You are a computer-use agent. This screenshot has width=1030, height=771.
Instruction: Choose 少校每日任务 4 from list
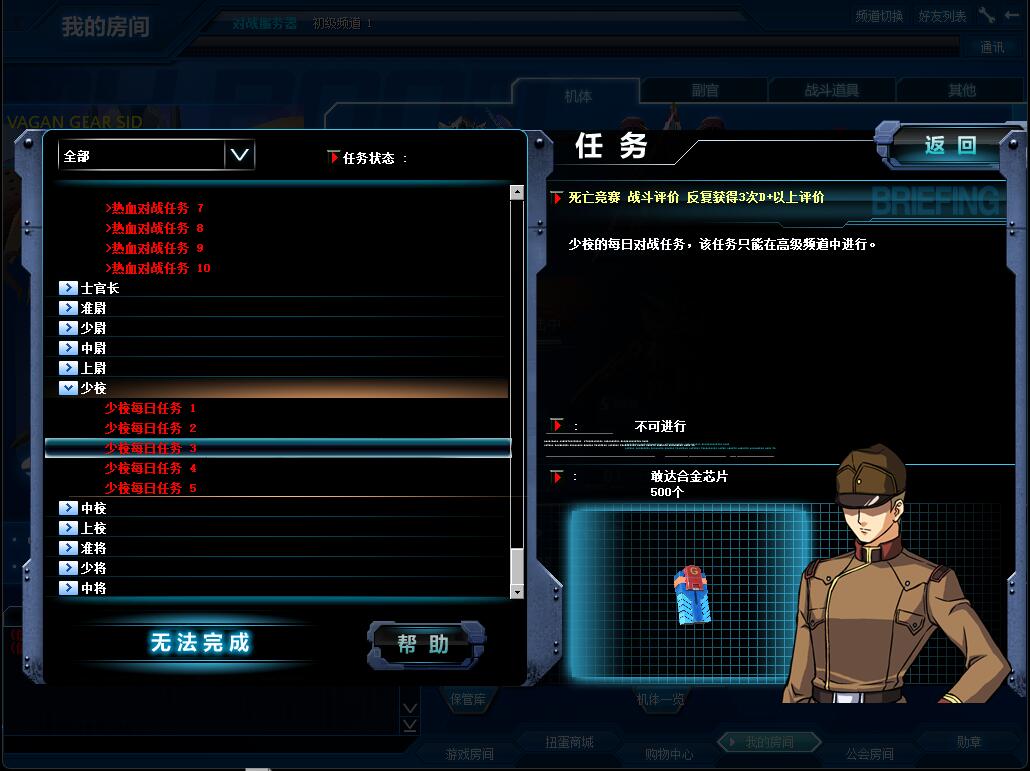coord(150,468)
